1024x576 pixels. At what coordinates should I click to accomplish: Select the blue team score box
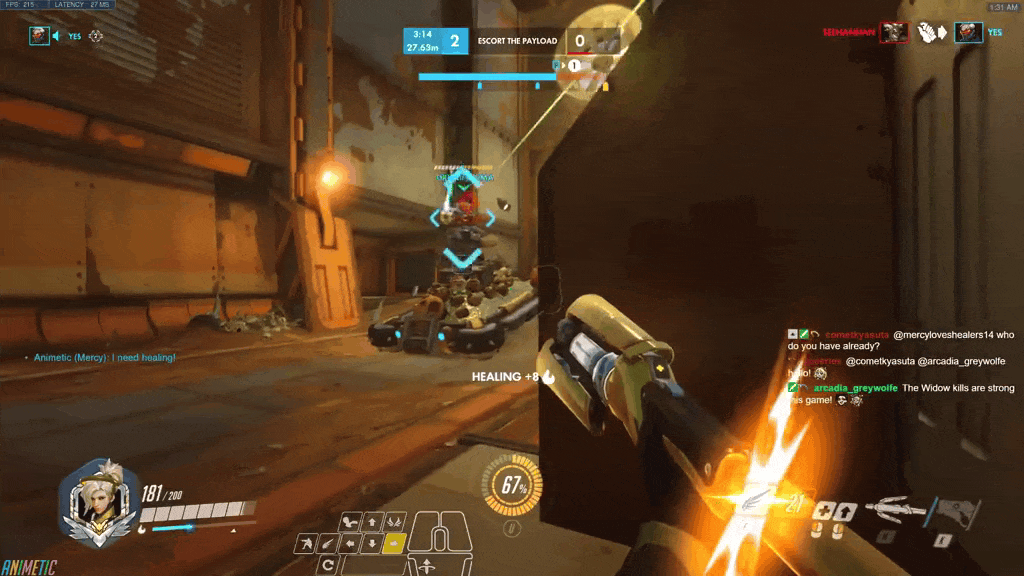[436, 41]
